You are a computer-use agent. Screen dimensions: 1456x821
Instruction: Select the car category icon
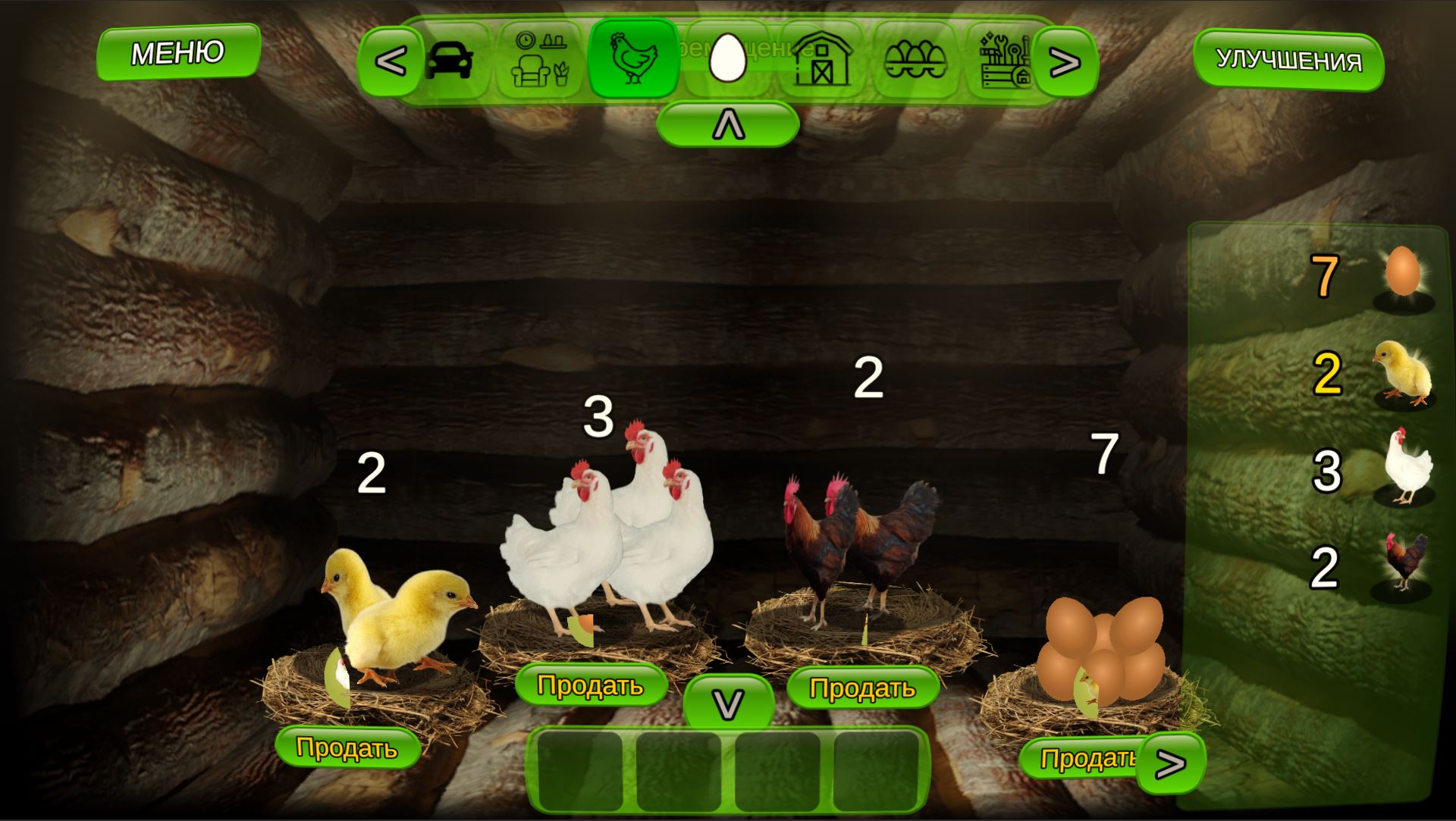click(x=449, y=61)
